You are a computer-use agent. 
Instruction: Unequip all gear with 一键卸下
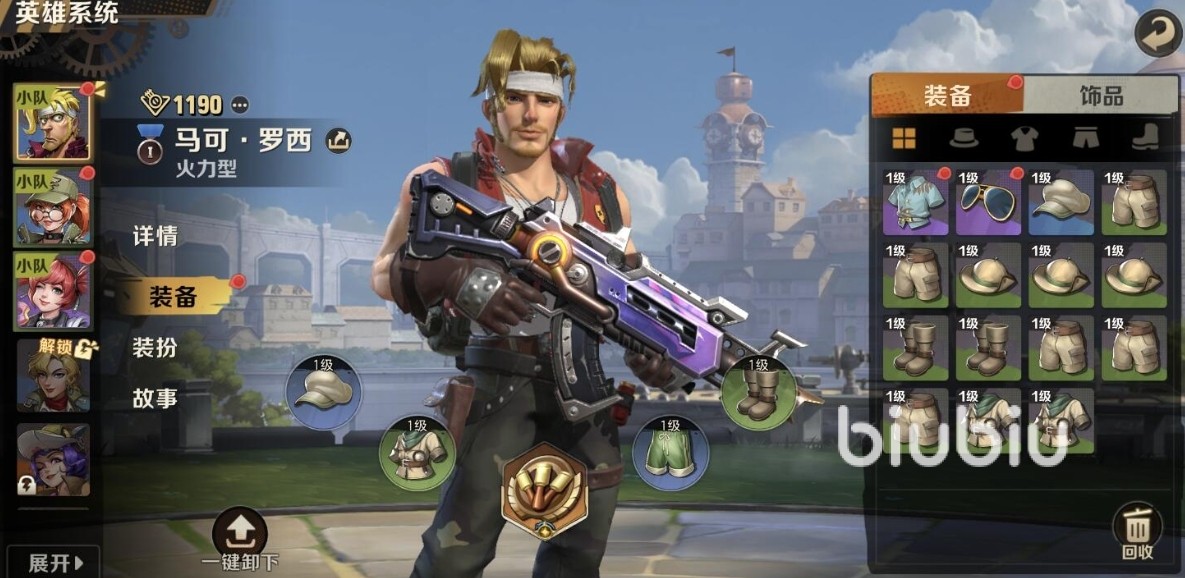240,542
